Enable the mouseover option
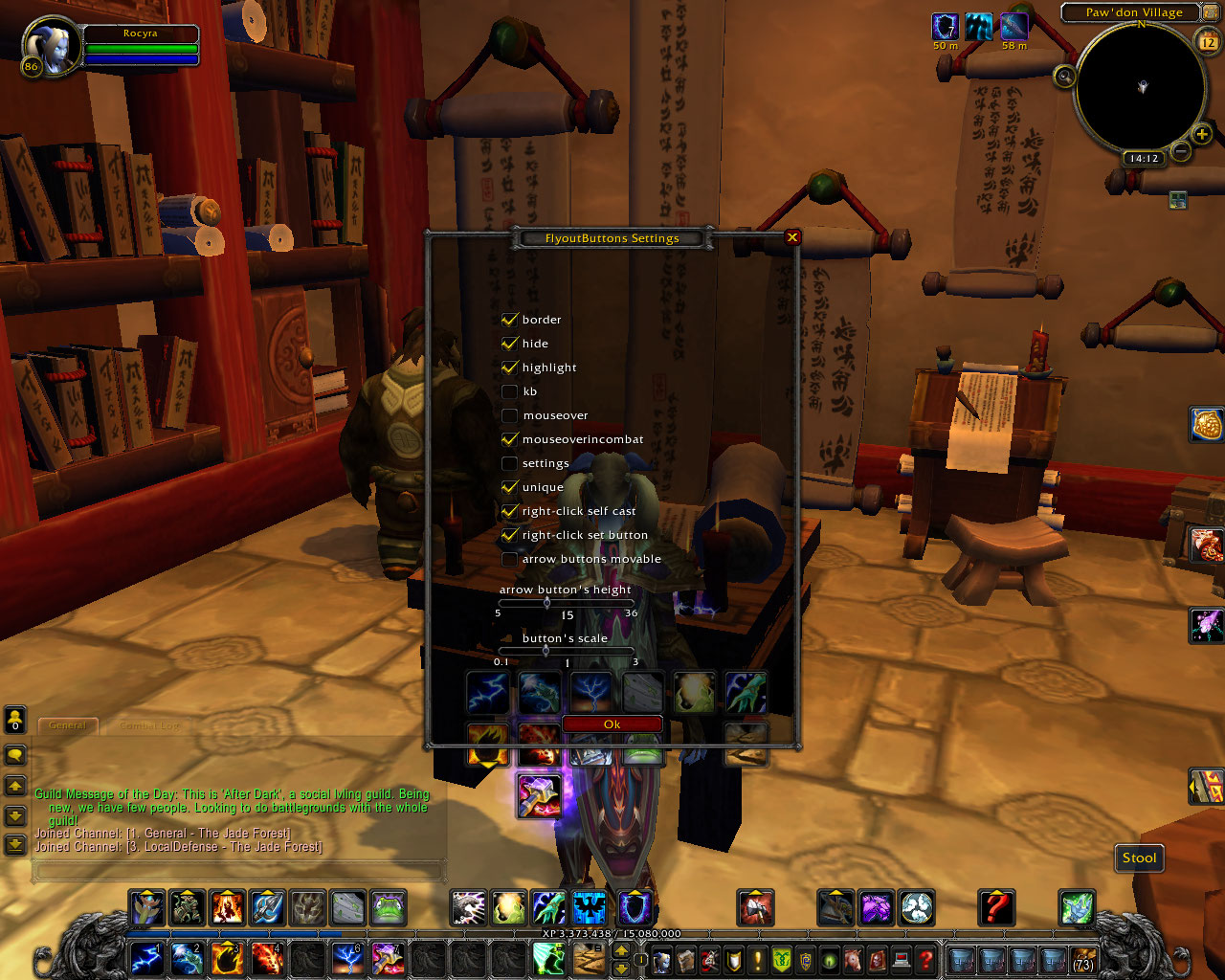This screenshot has width=1225, height=980. coord(509,415)
